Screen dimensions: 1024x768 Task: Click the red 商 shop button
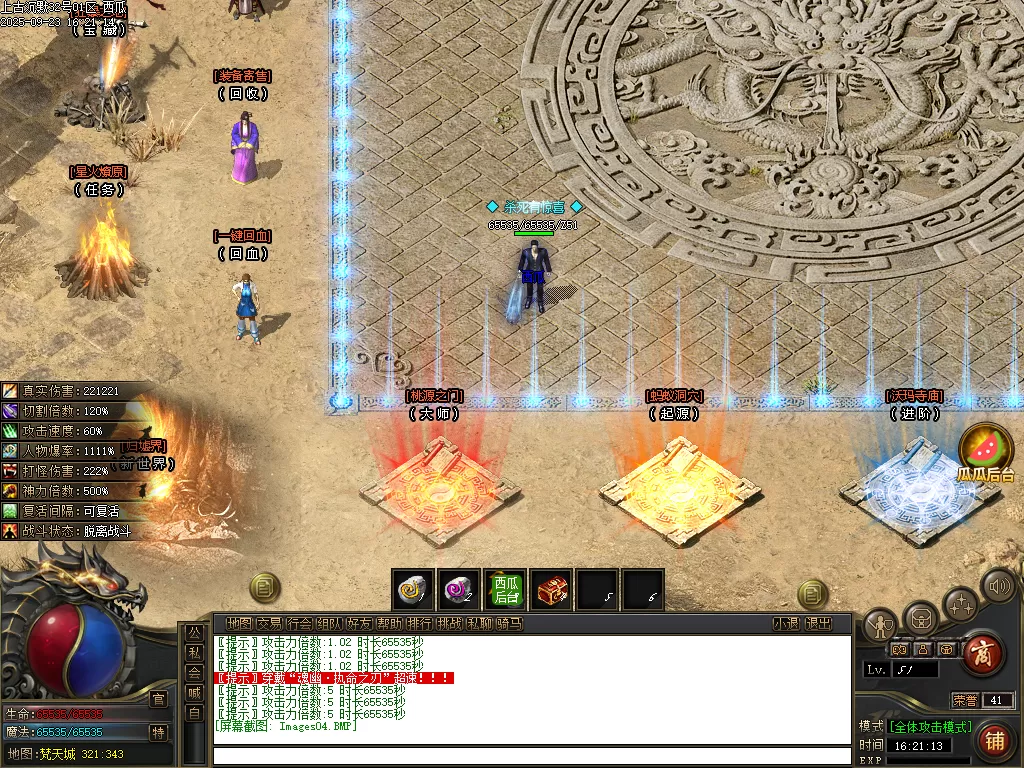pyautogui.click(x=983, y=655)
